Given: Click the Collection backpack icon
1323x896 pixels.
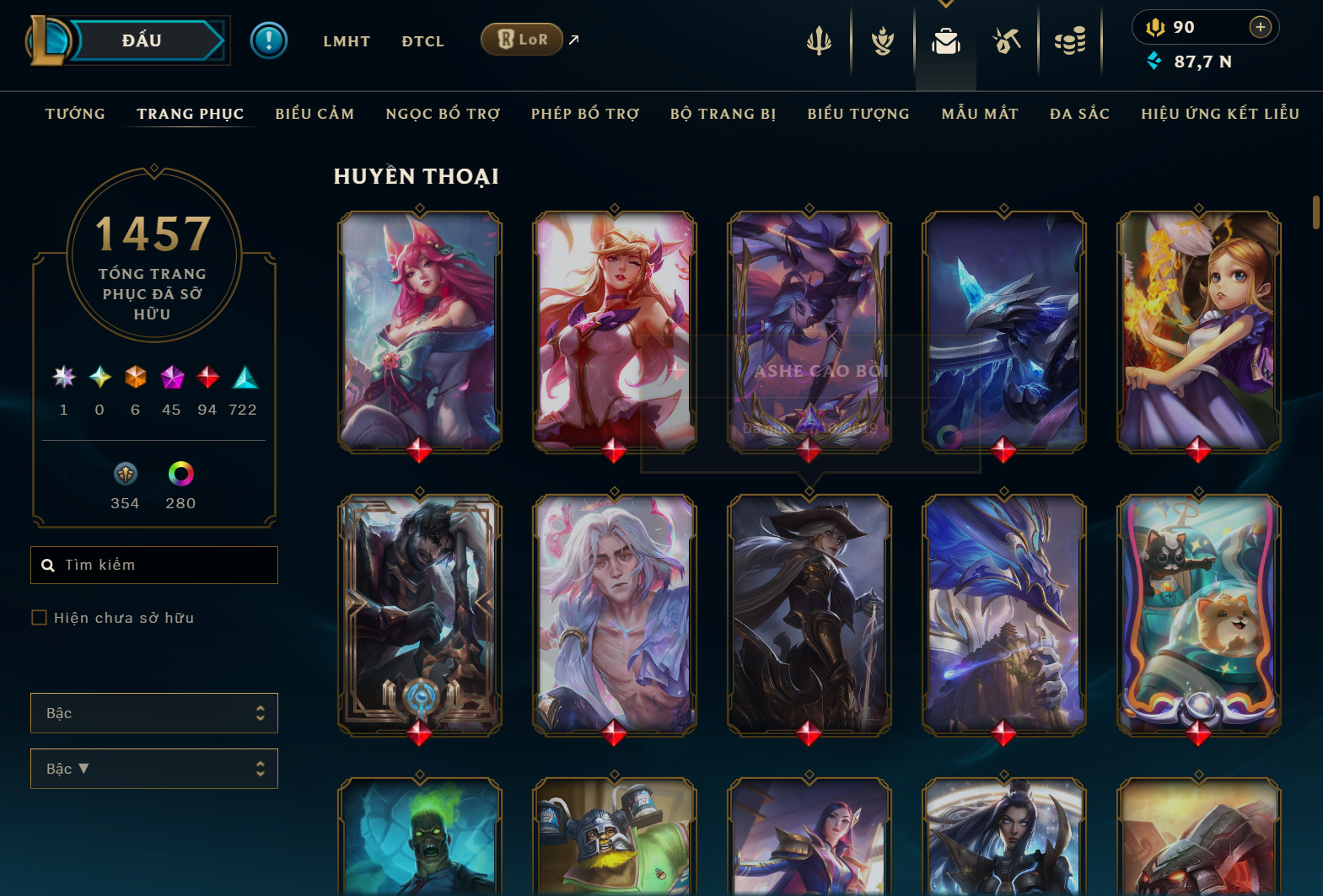Looking at the screenshot, I should tap(945, 40).
